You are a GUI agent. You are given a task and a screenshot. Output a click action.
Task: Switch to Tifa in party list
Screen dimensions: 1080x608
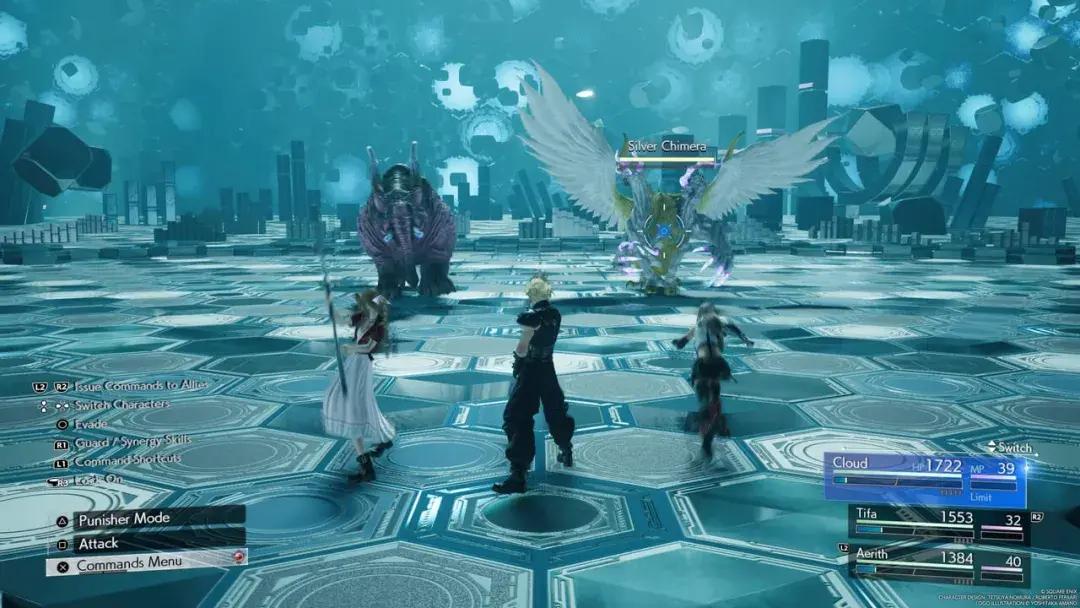click(x=938, y=524)
